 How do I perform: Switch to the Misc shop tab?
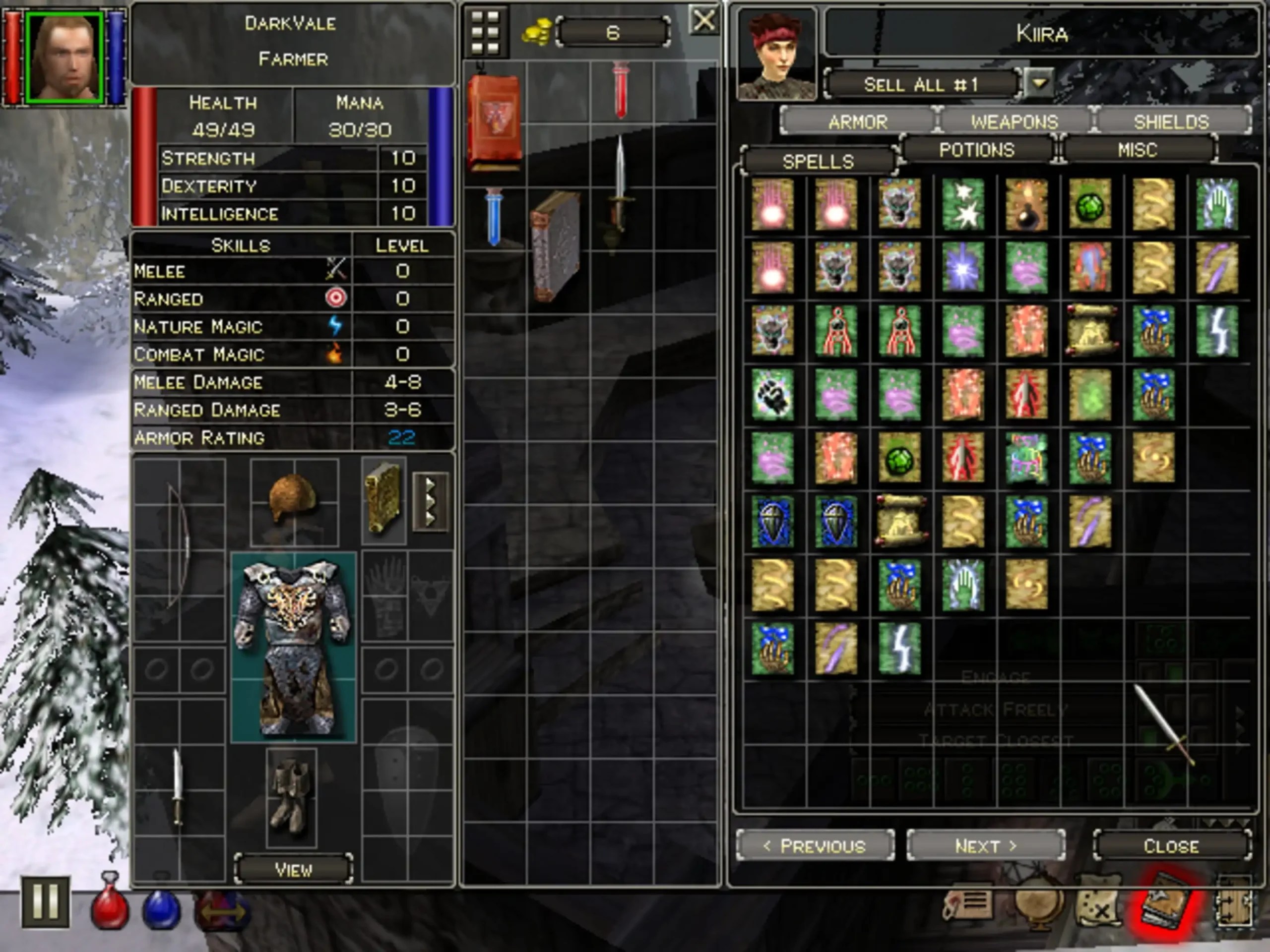[1138, 150]
